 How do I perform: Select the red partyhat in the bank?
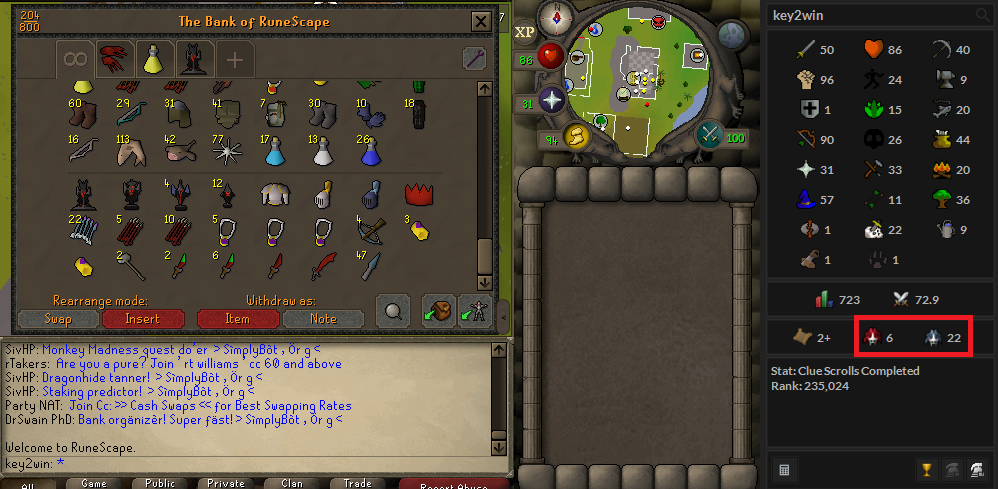[x=417, y=193]
